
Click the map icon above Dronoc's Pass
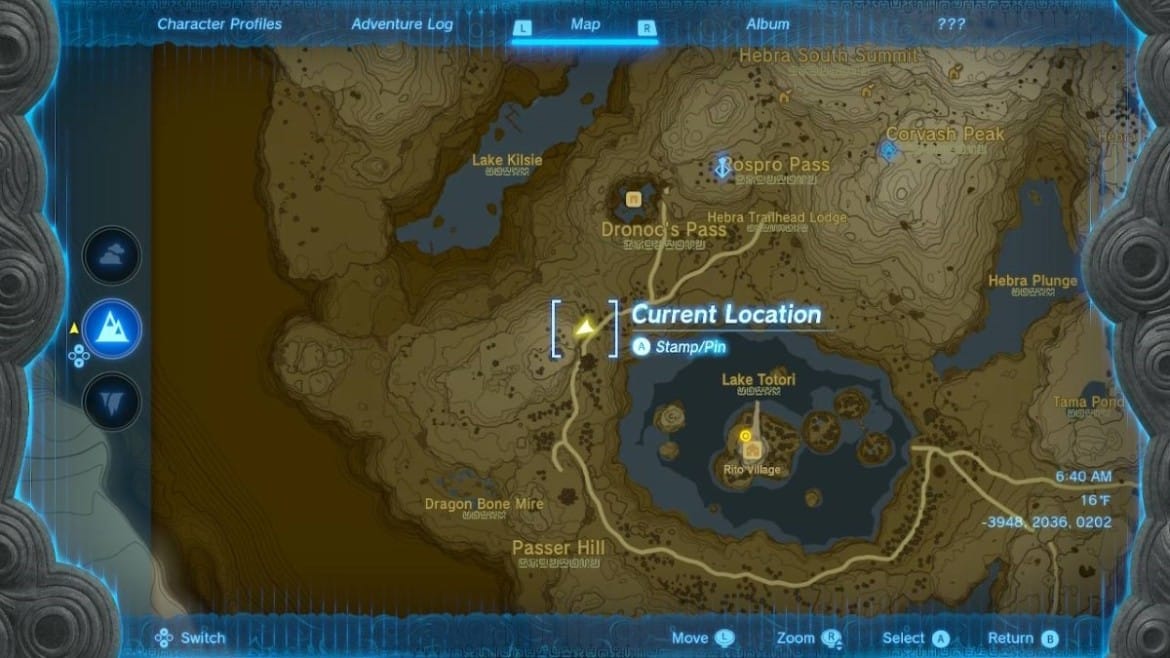tap(633, 199)
